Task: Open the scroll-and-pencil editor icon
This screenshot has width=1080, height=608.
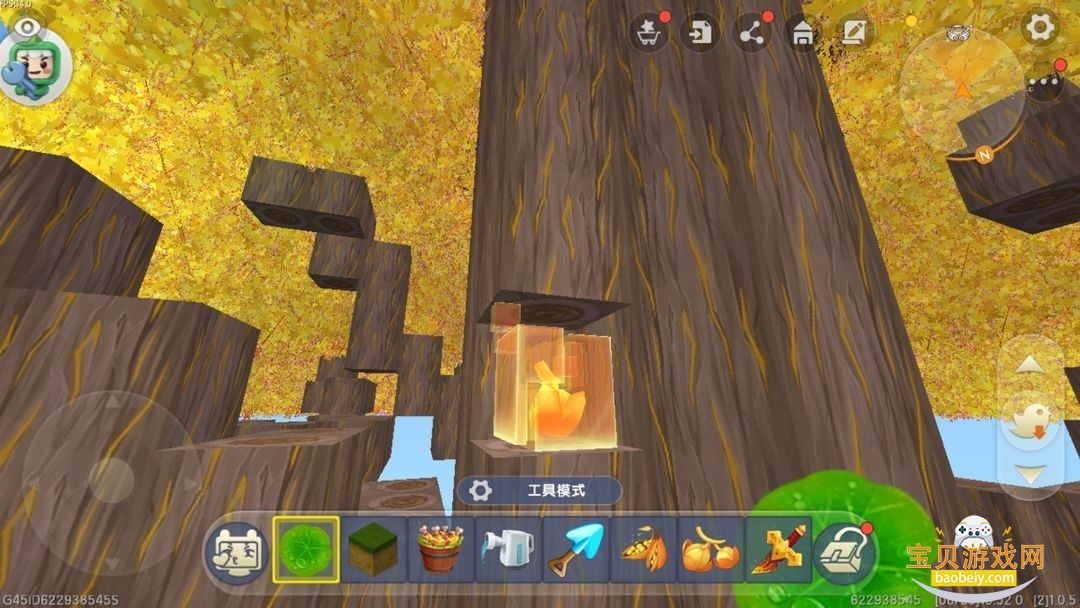Action: pos(853,33)
